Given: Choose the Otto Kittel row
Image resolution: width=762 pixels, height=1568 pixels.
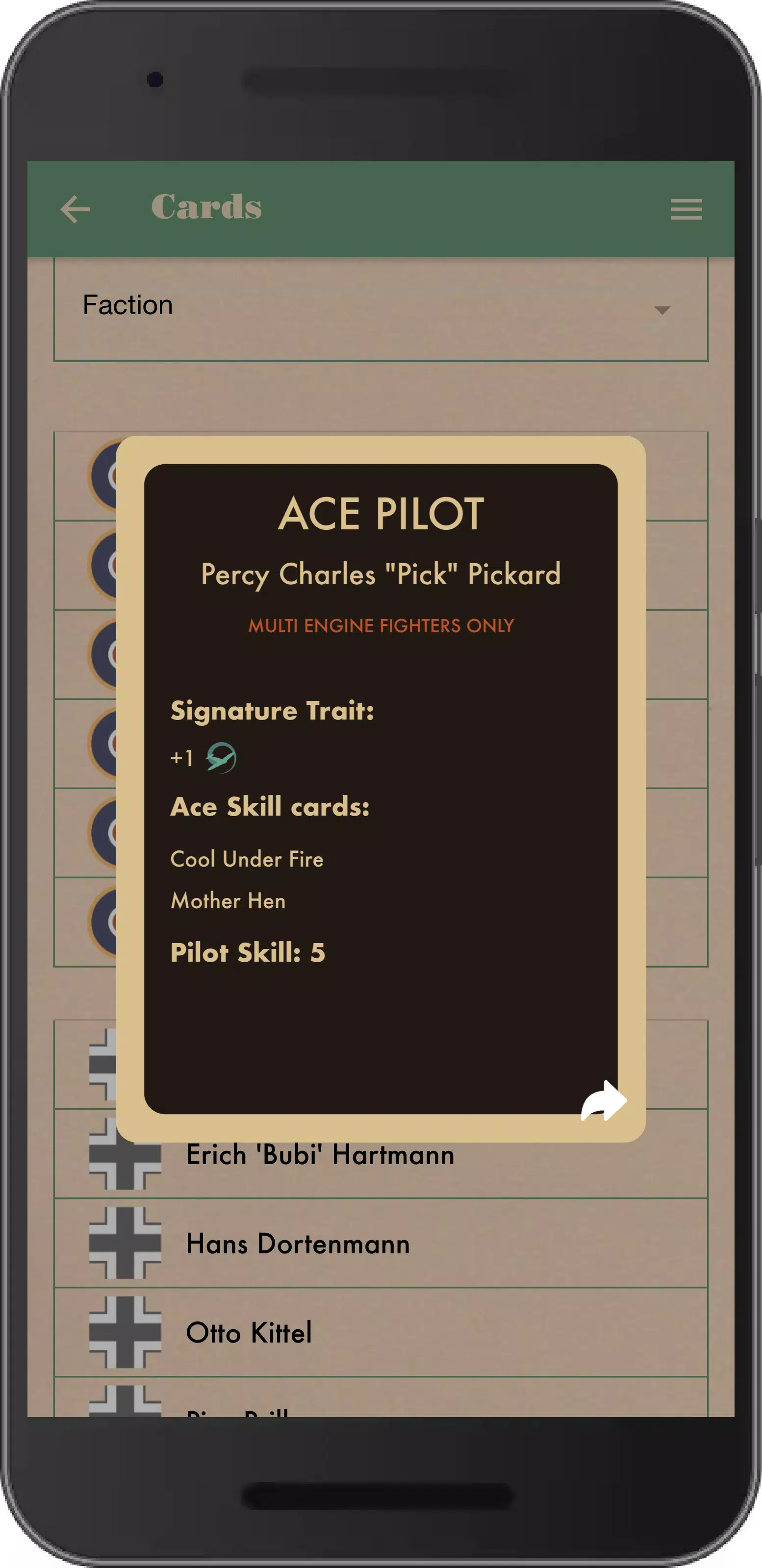Looking at the screenshot, I should 249,1333.
